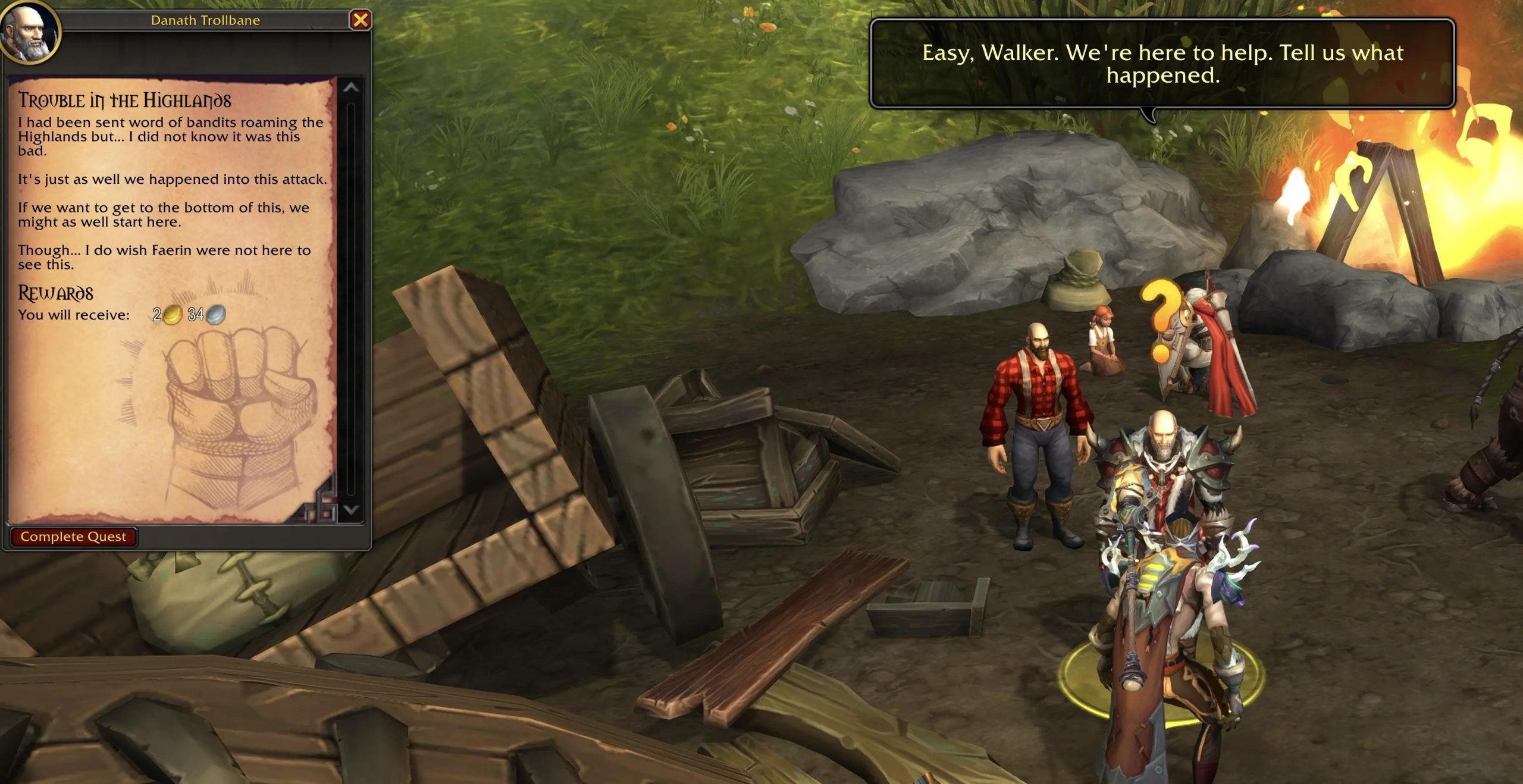Close the Danath Trollbane quest window
This screenshot has width=1523, height=784.
pos(360,20)
